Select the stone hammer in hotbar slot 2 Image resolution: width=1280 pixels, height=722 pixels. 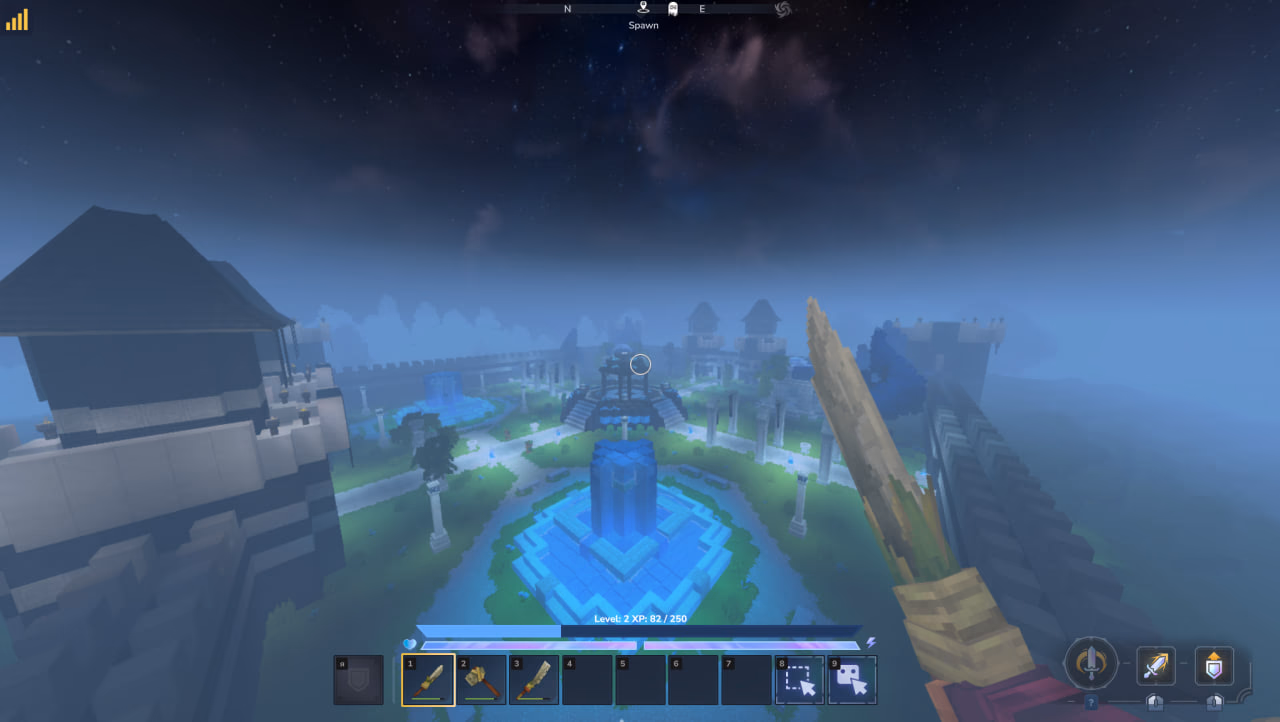pos(481,680)
